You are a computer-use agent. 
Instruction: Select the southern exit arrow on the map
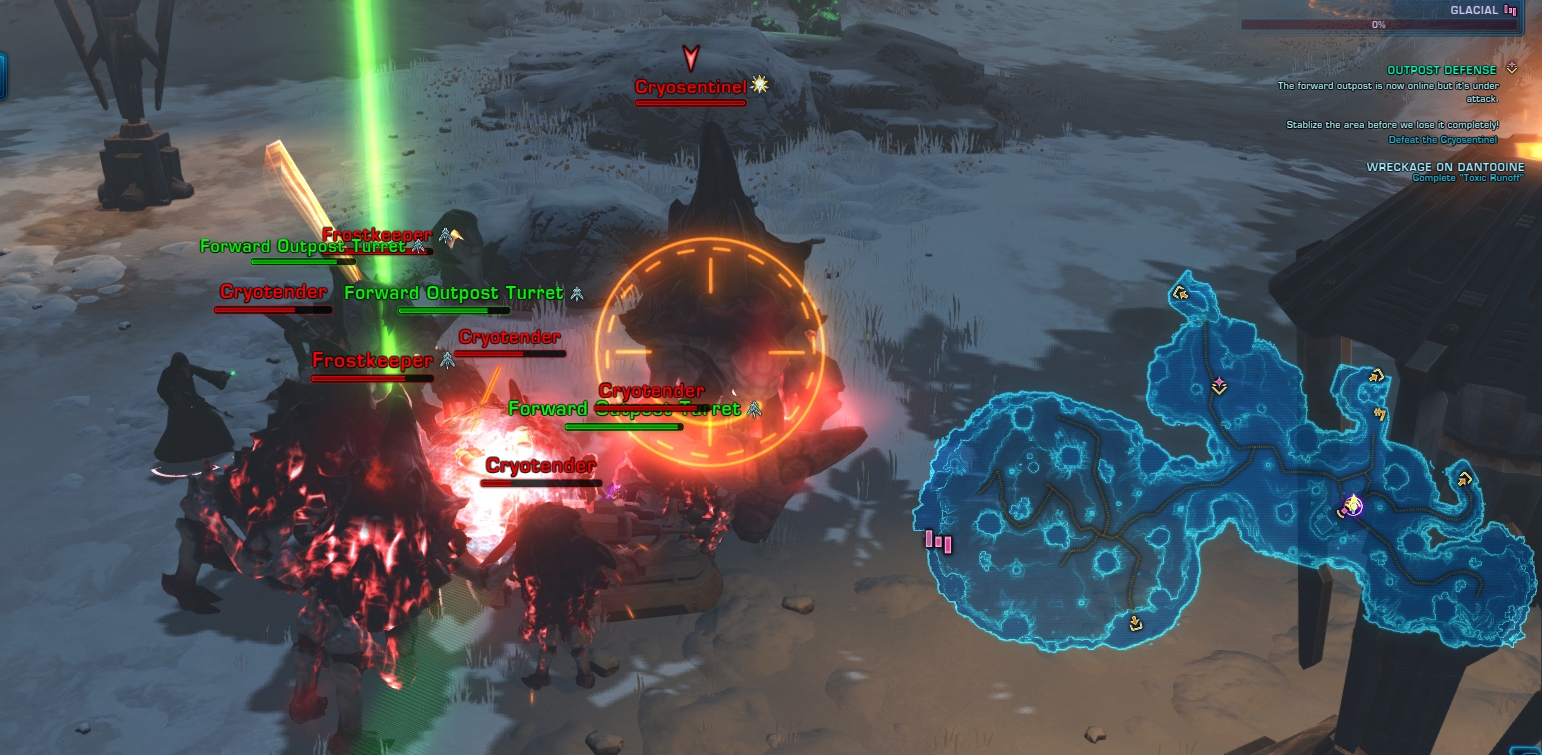click(x=1135, y=623)
